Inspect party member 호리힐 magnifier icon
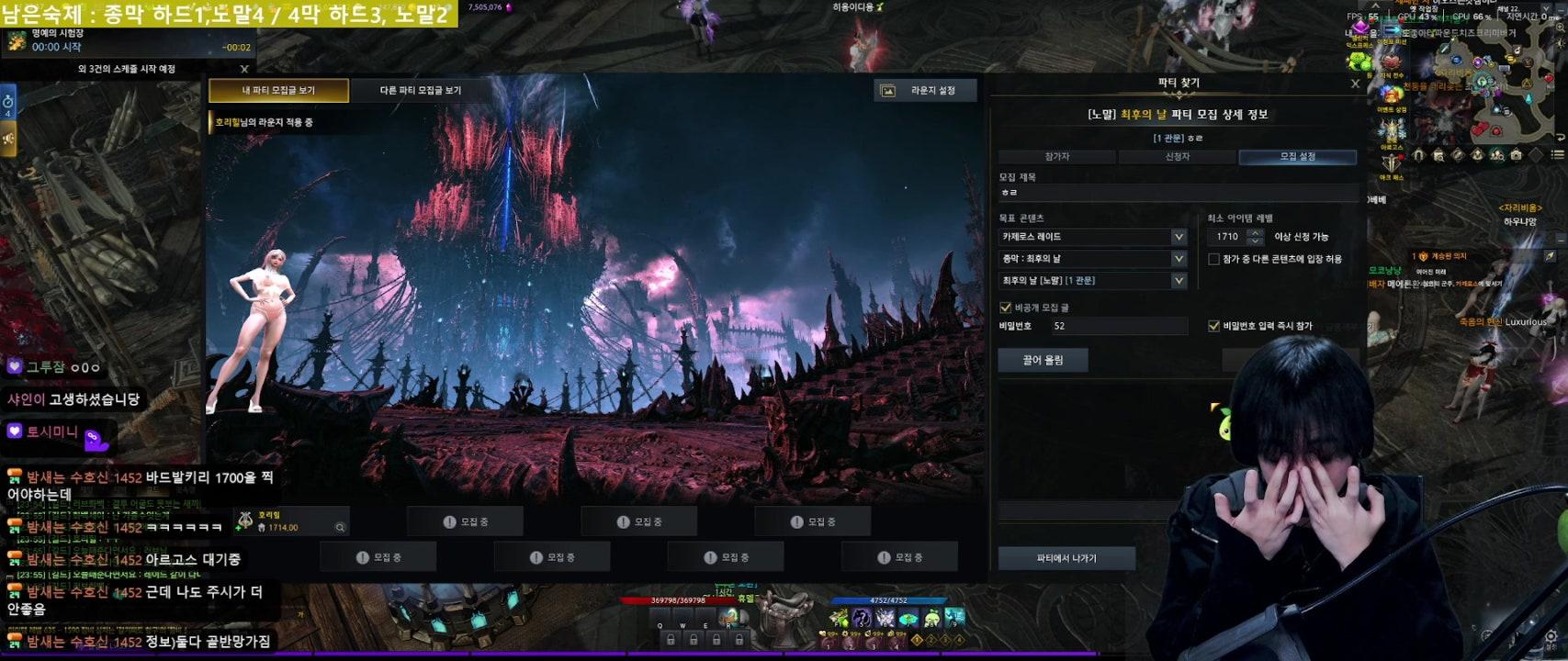 pos(340,527)
